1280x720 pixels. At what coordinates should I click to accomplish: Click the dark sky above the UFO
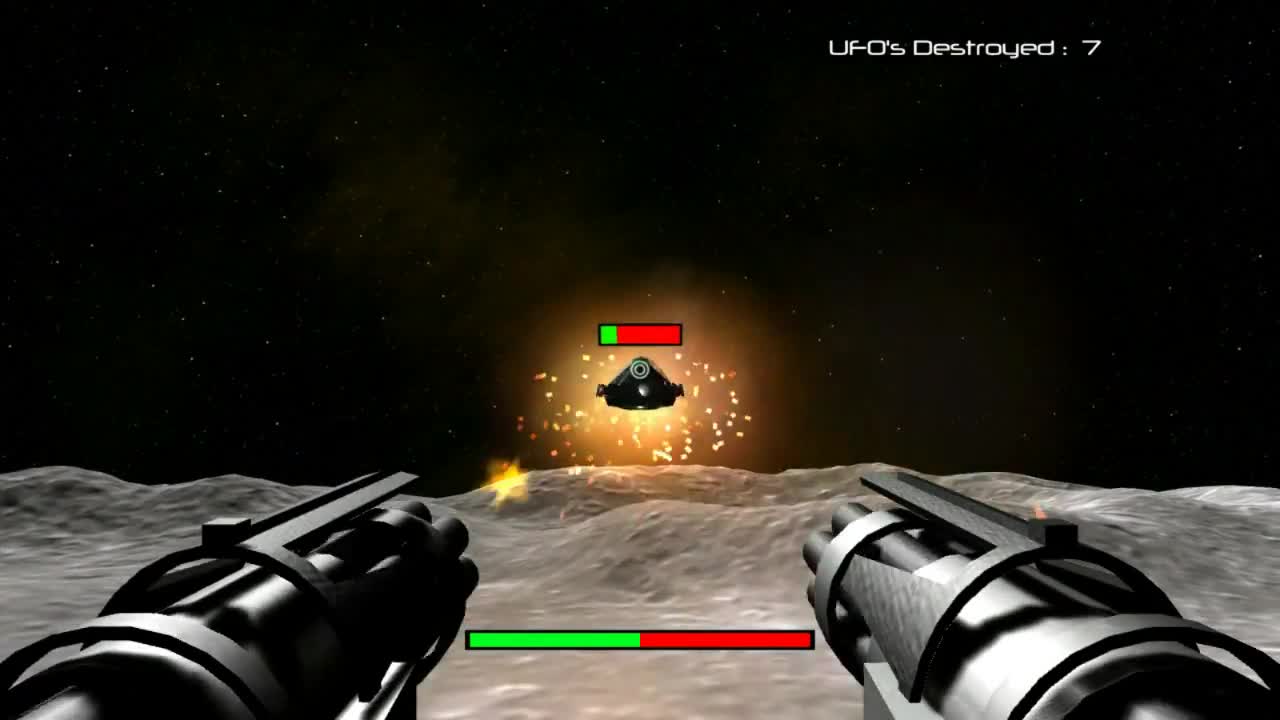tap(640, 150)
